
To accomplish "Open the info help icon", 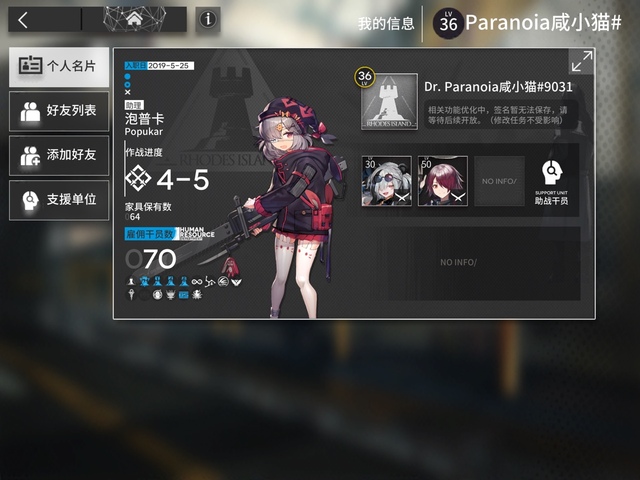I will (208, 19).
